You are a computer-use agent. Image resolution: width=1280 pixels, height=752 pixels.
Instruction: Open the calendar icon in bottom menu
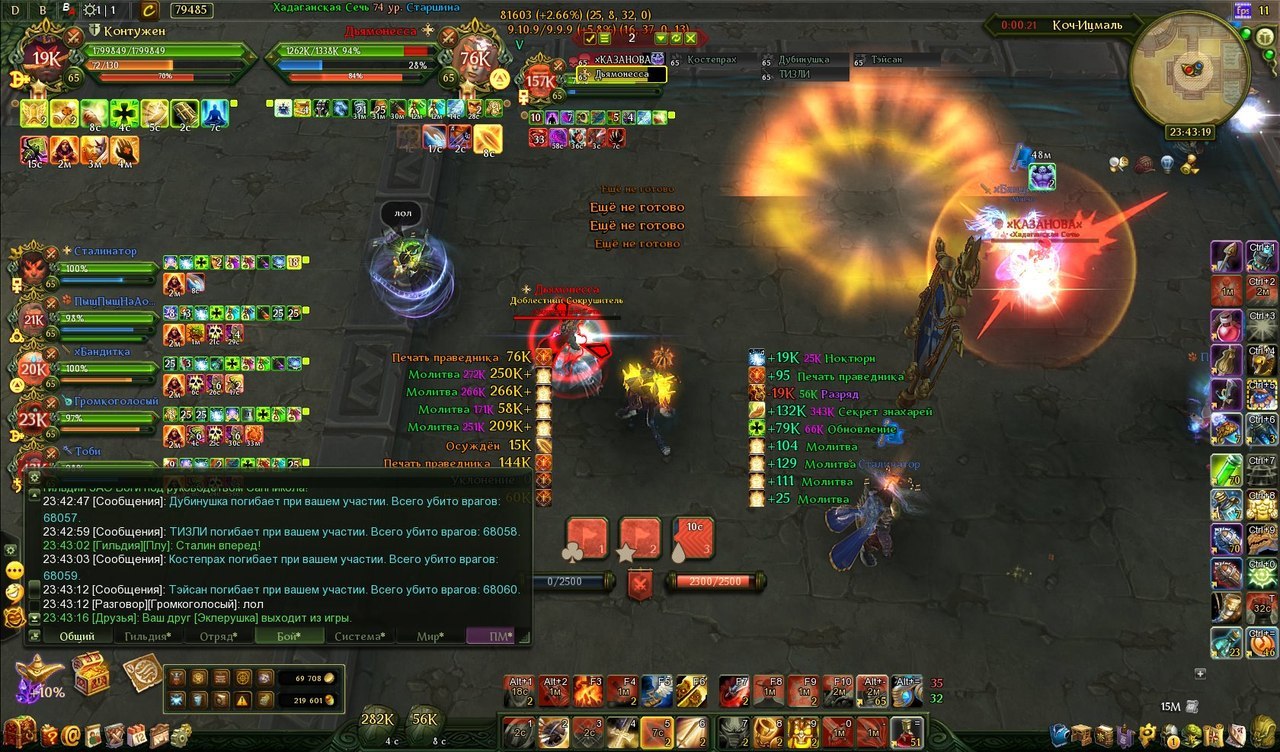point(137,736)
